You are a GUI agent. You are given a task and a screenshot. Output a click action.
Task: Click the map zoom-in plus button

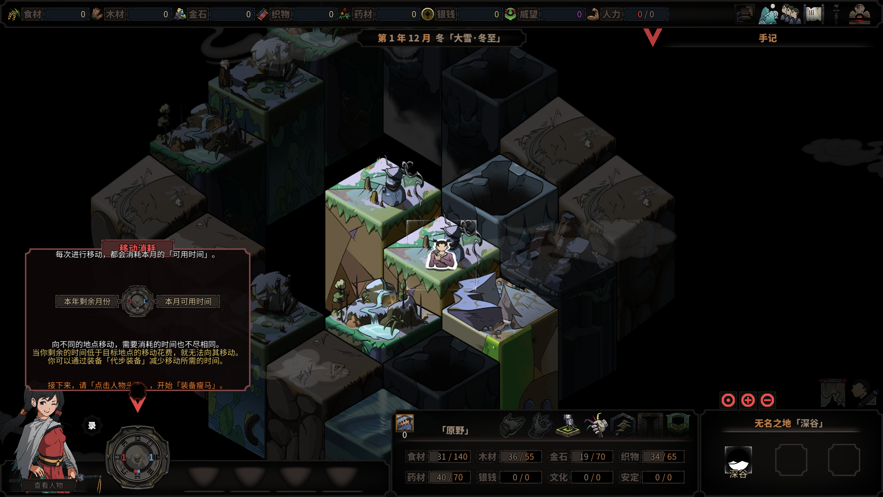748,400
